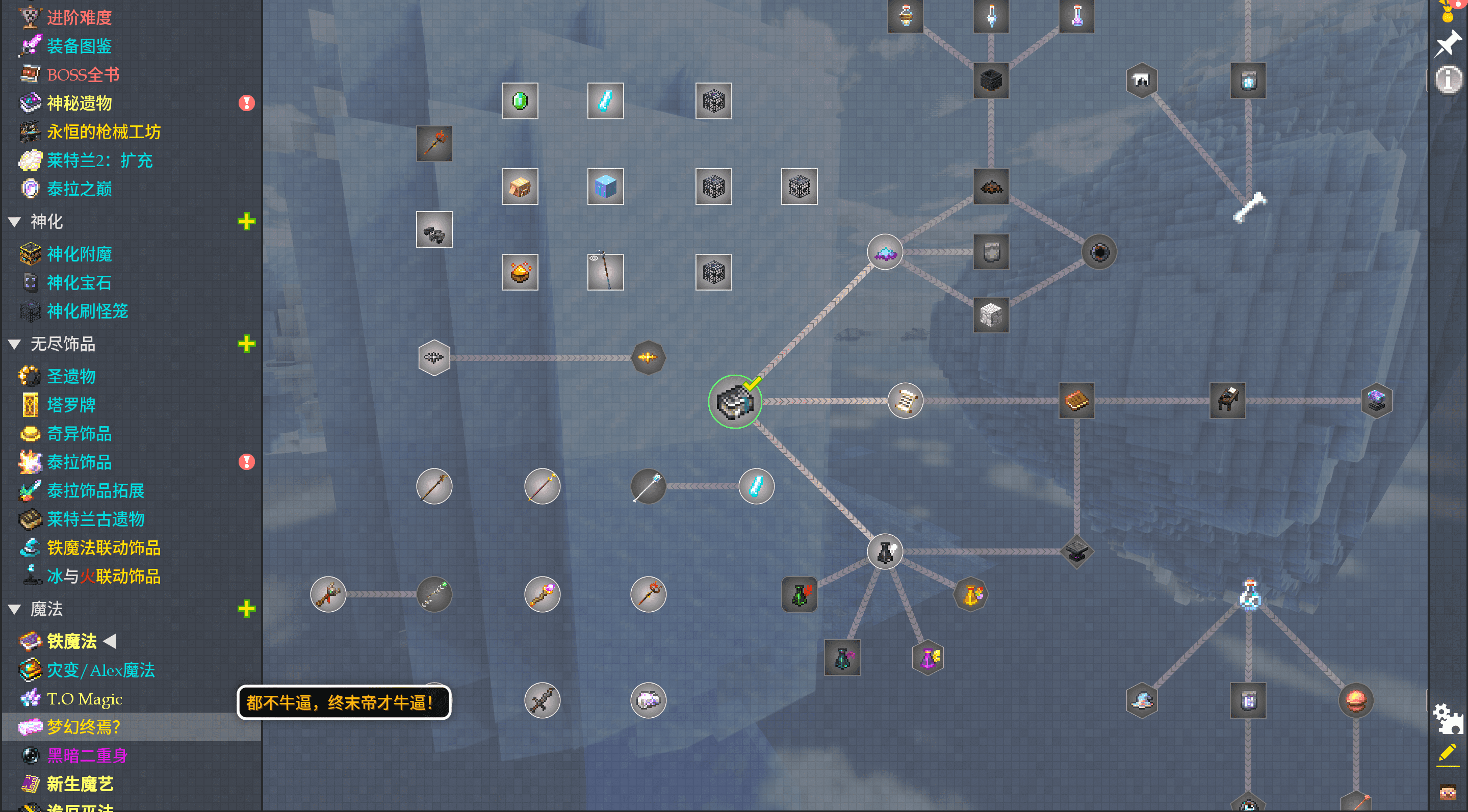Image resolution: width=1468 pixels, height=812 pixels.
Task: Open the BOSS全书 chapter
Action: pyautogui.click(x=83, y=74)
